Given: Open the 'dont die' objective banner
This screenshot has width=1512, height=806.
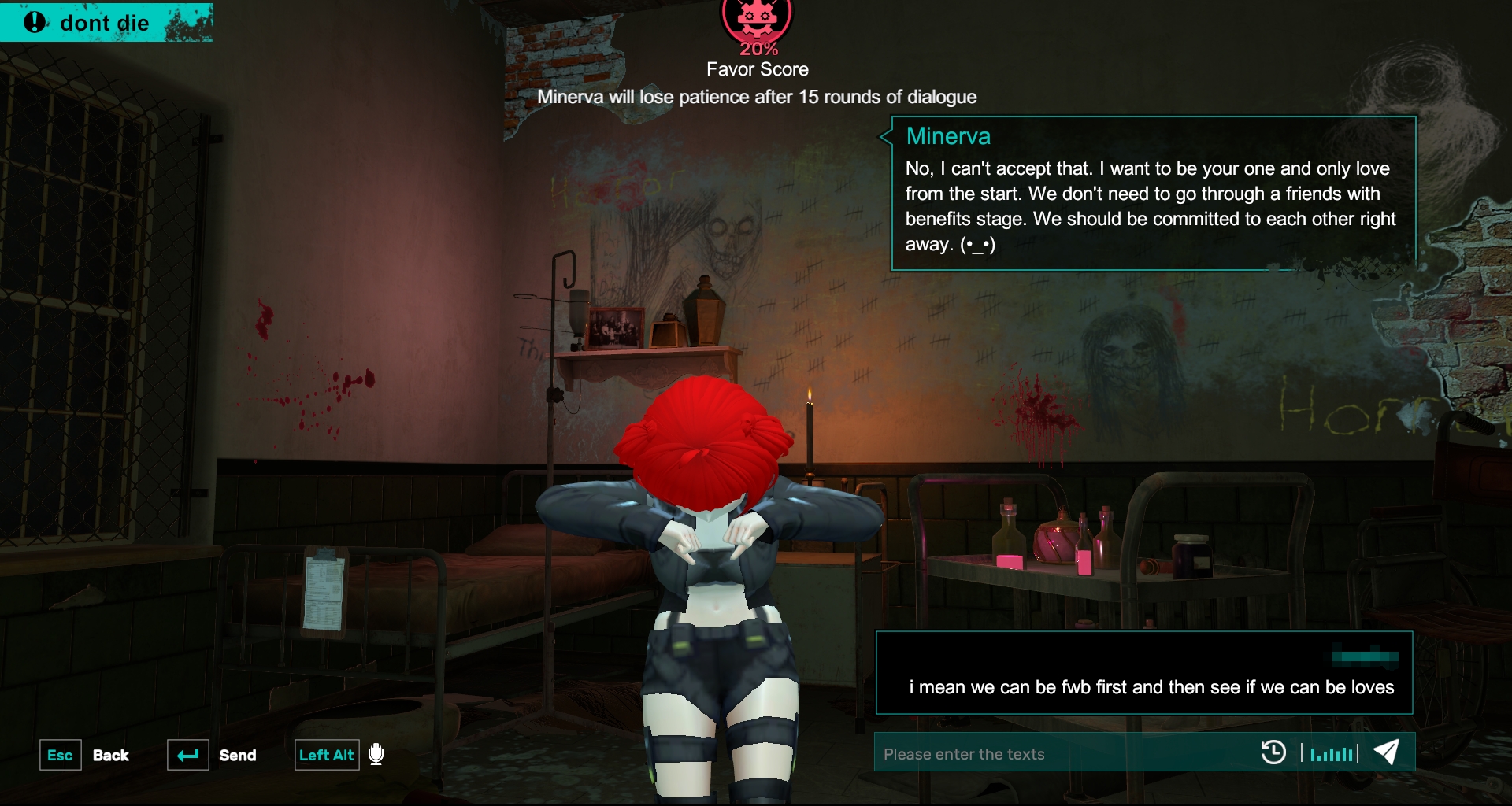Looking at the screenshot, I should coord(106,22).
